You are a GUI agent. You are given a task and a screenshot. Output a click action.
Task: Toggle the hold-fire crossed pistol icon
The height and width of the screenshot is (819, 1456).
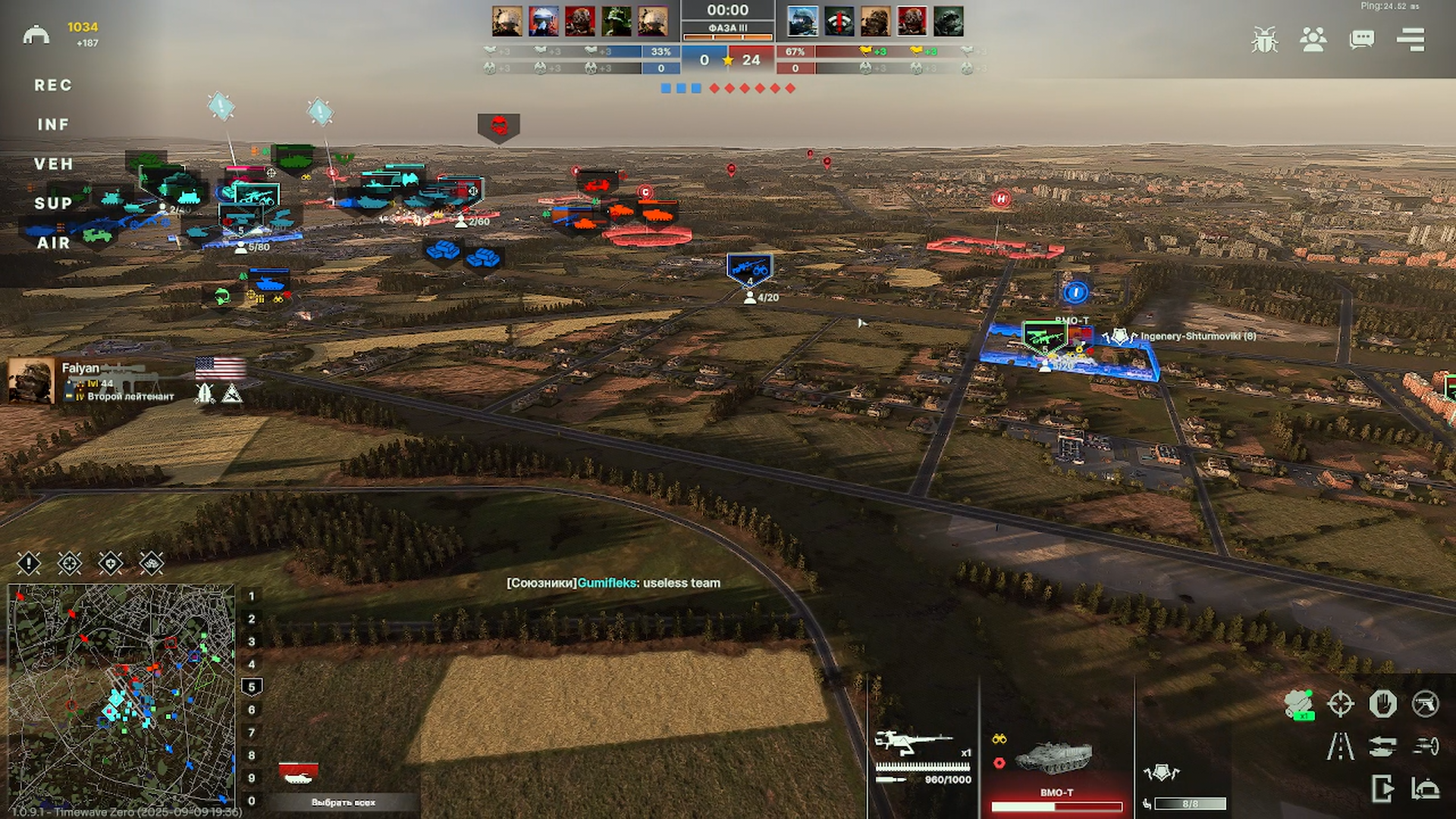tap(1425, 704)
